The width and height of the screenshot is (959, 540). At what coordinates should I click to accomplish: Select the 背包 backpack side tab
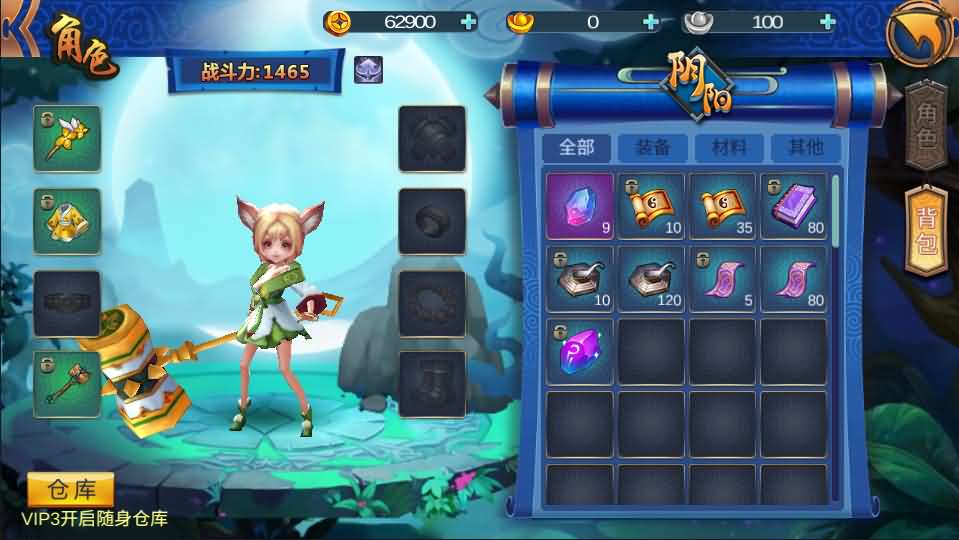point(926,231)
